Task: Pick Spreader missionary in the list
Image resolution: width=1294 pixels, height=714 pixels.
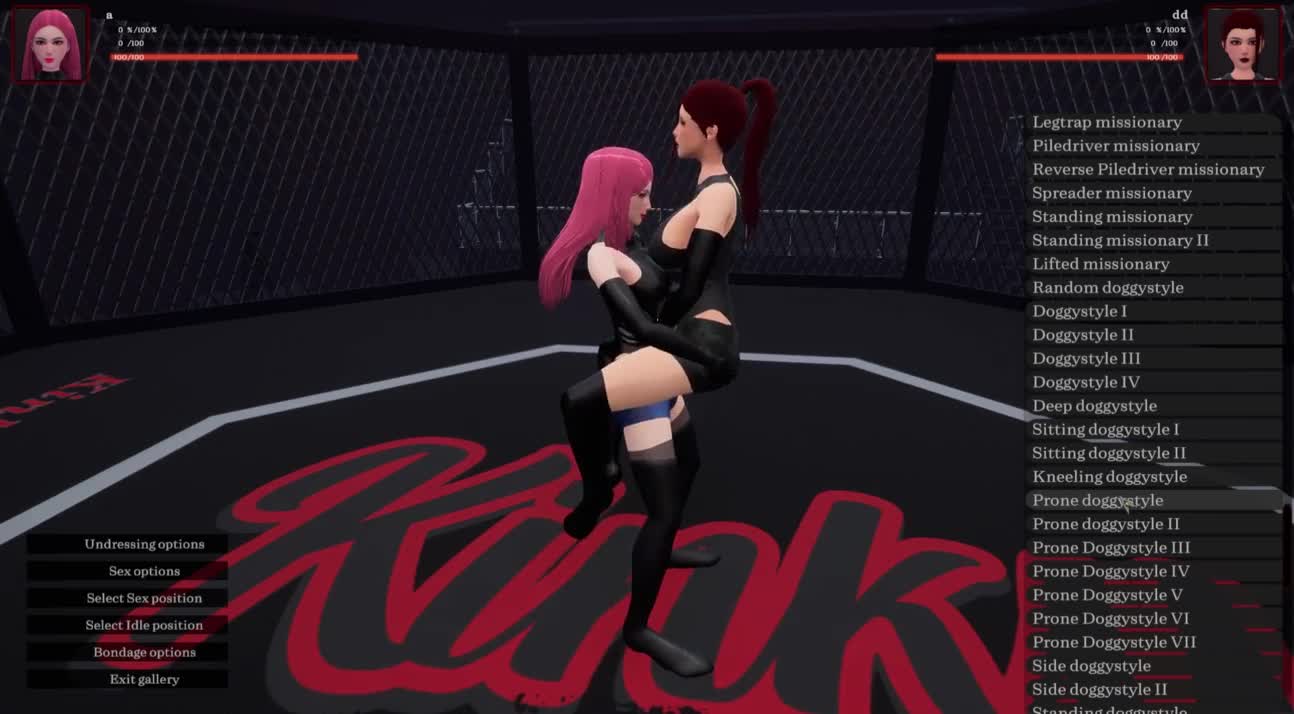Action: click(1112, 193)
